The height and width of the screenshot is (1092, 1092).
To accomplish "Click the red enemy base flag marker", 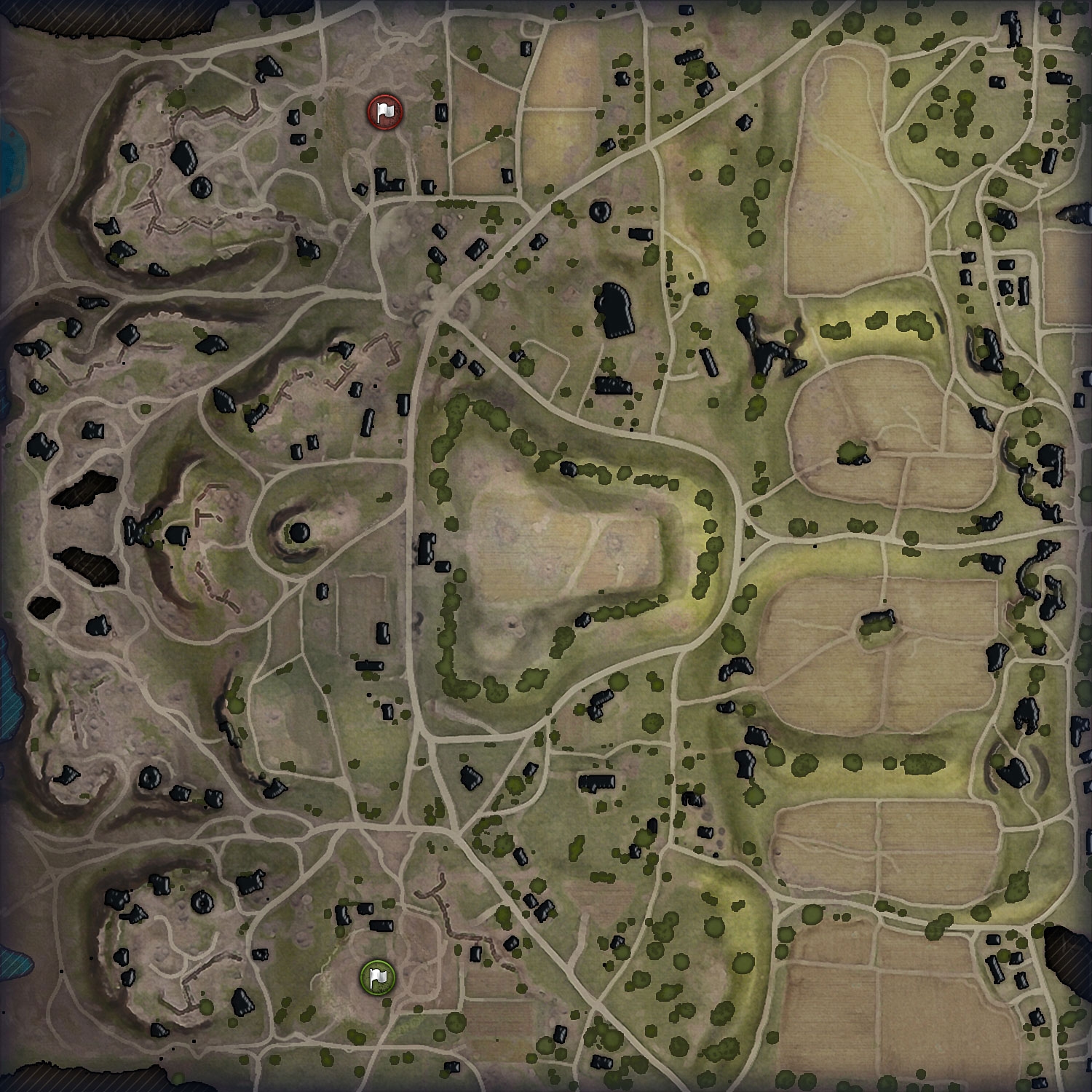I will 384,111.
